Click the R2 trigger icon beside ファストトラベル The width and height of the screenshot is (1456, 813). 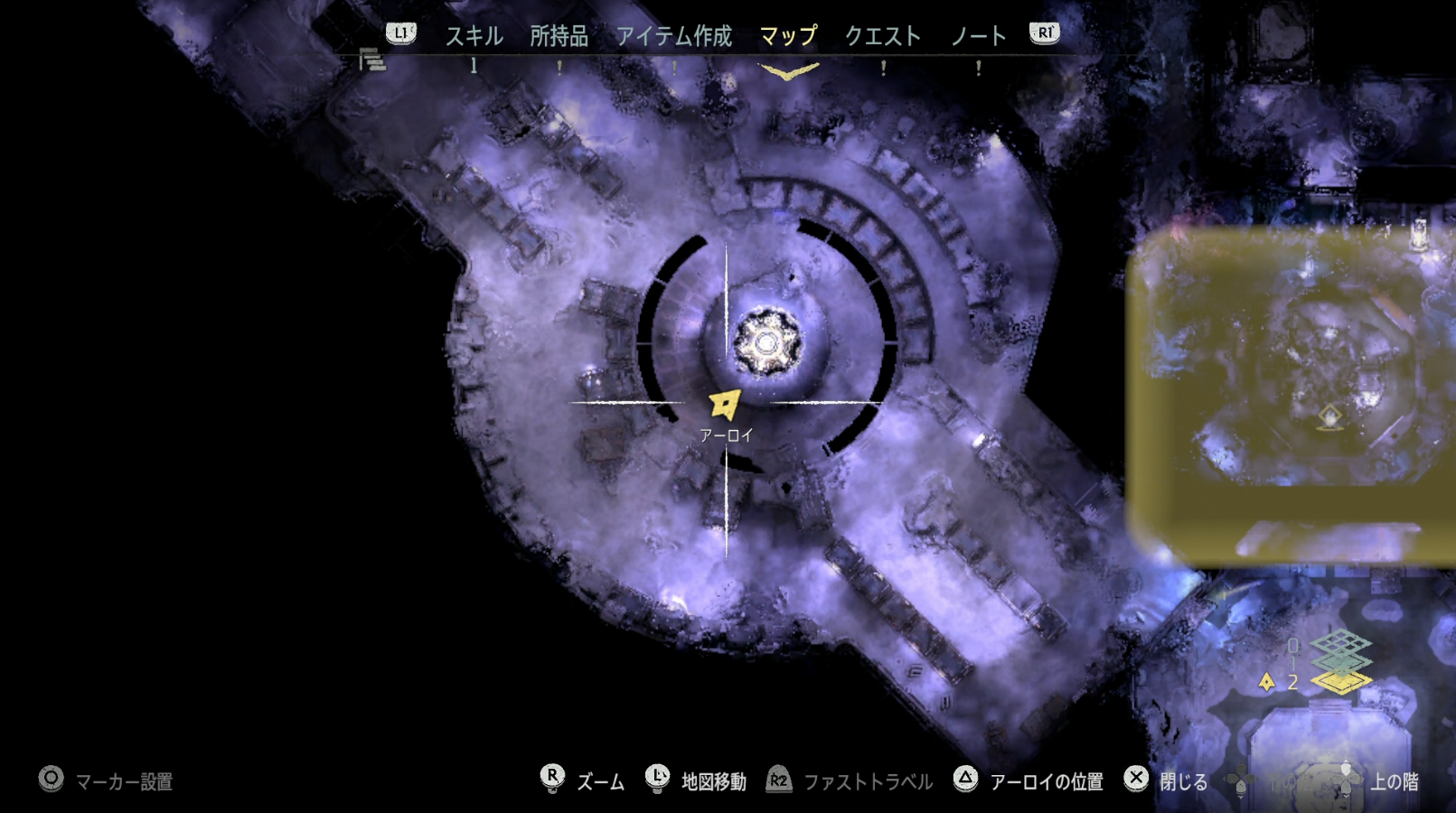(x=779, y=778)
